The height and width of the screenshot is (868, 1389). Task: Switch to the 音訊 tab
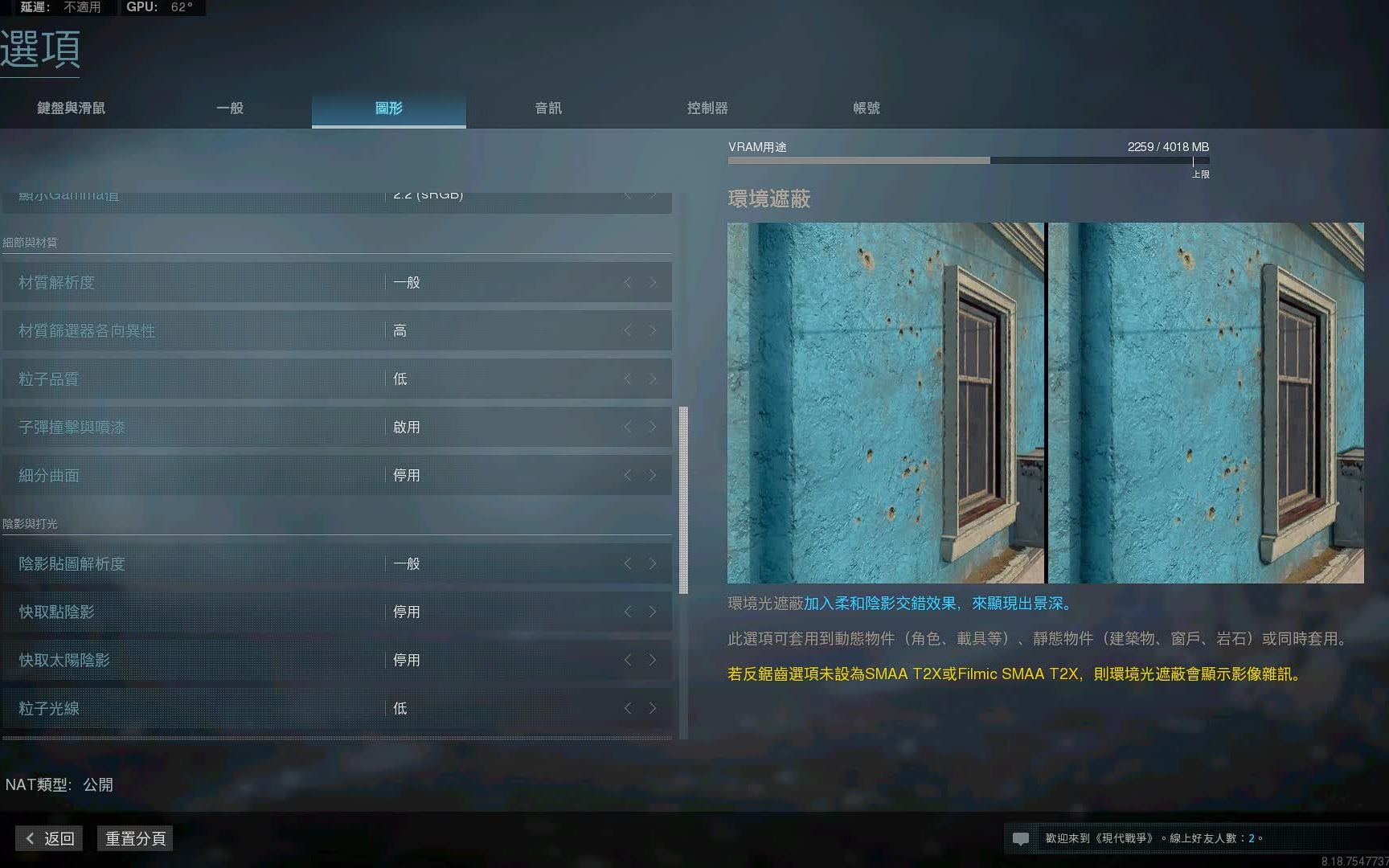547,108
